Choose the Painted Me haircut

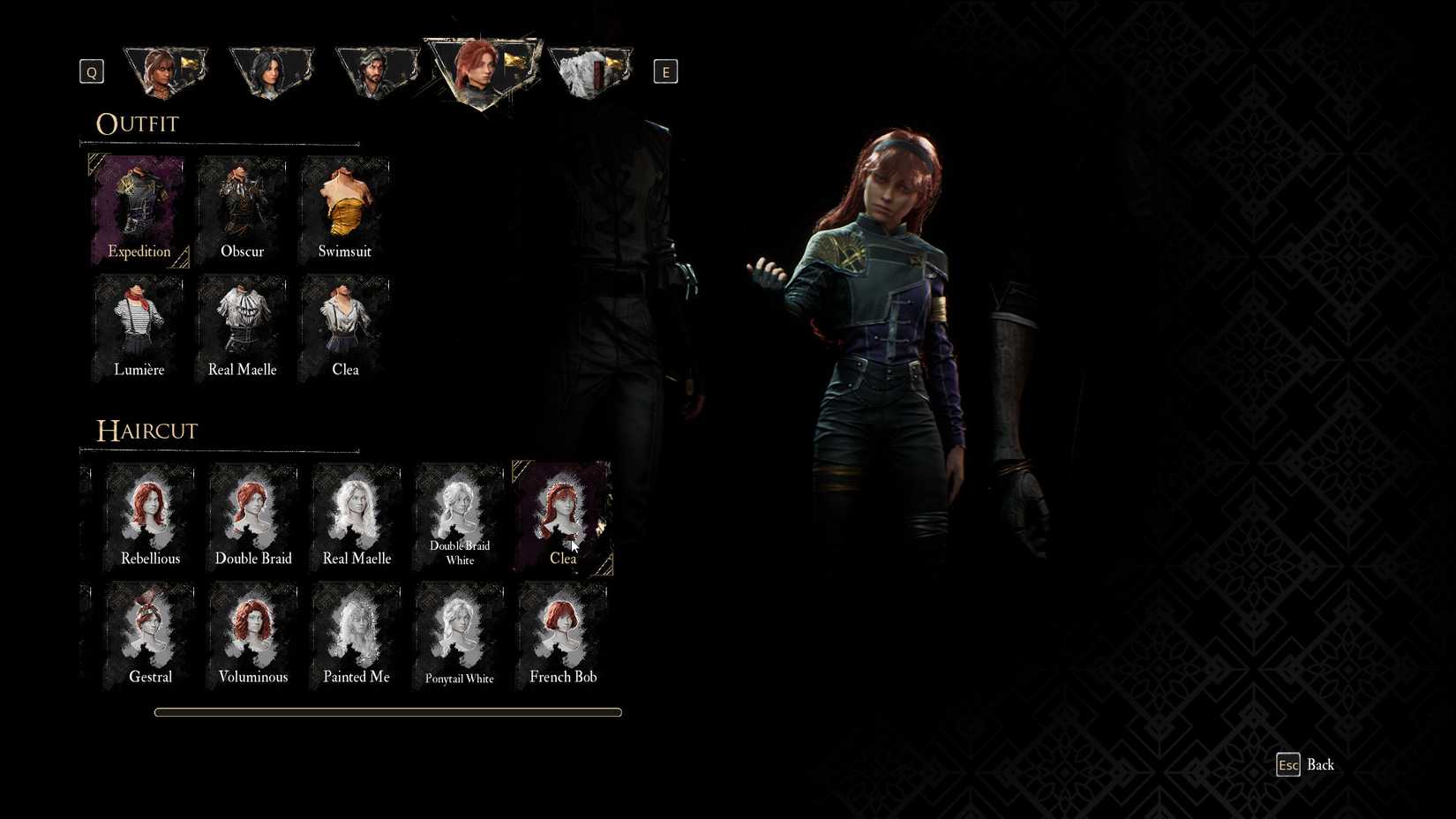[x=356, y=634]
